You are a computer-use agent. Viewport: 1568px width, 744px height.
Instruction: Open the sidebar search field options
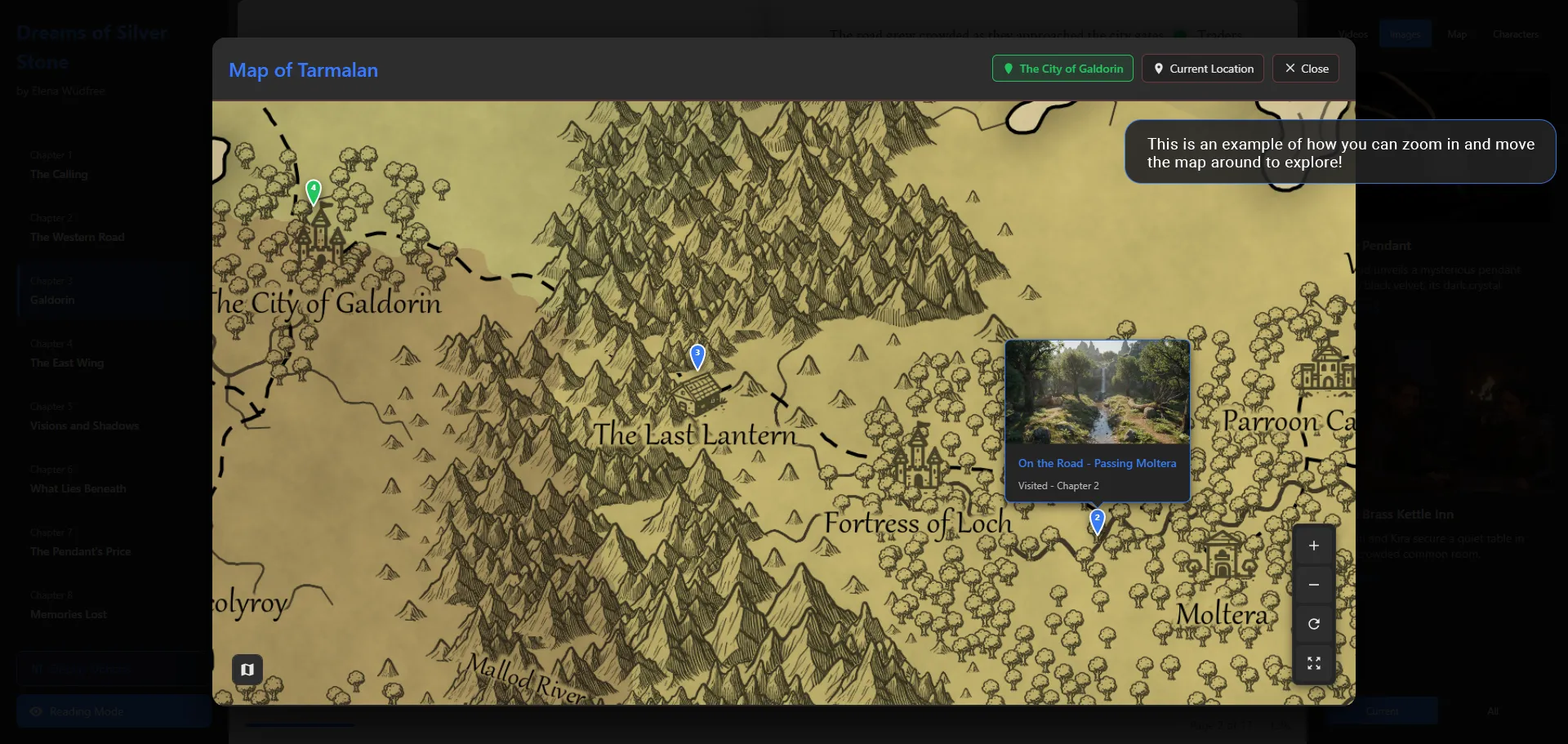[112, 668]
